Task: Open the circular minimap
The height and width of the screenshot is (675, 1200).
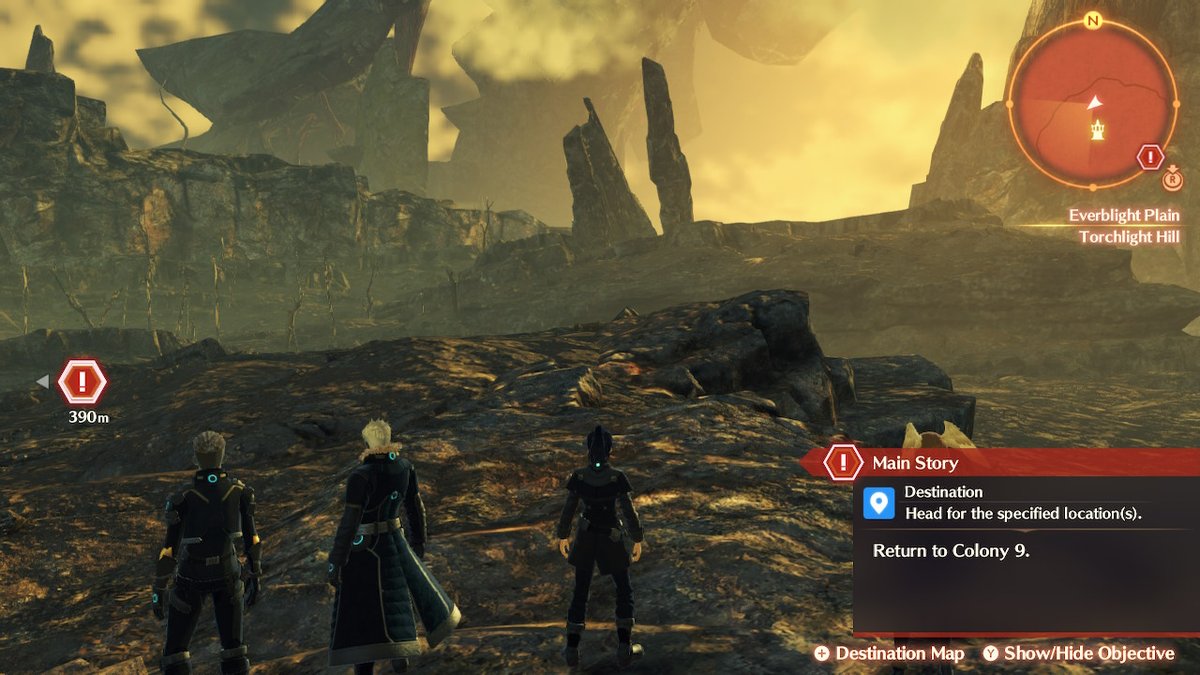Action: point(1092,102)
